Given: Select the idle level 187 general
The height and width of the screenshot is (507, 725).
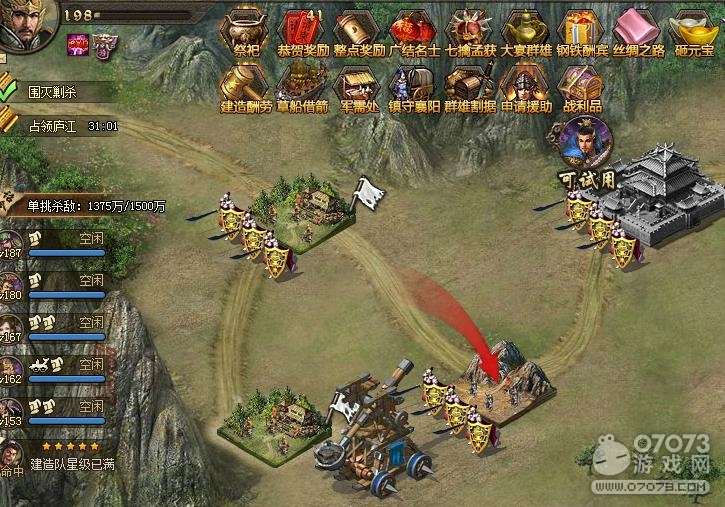Looking at the screenshot, I should (x=60, y=245).
